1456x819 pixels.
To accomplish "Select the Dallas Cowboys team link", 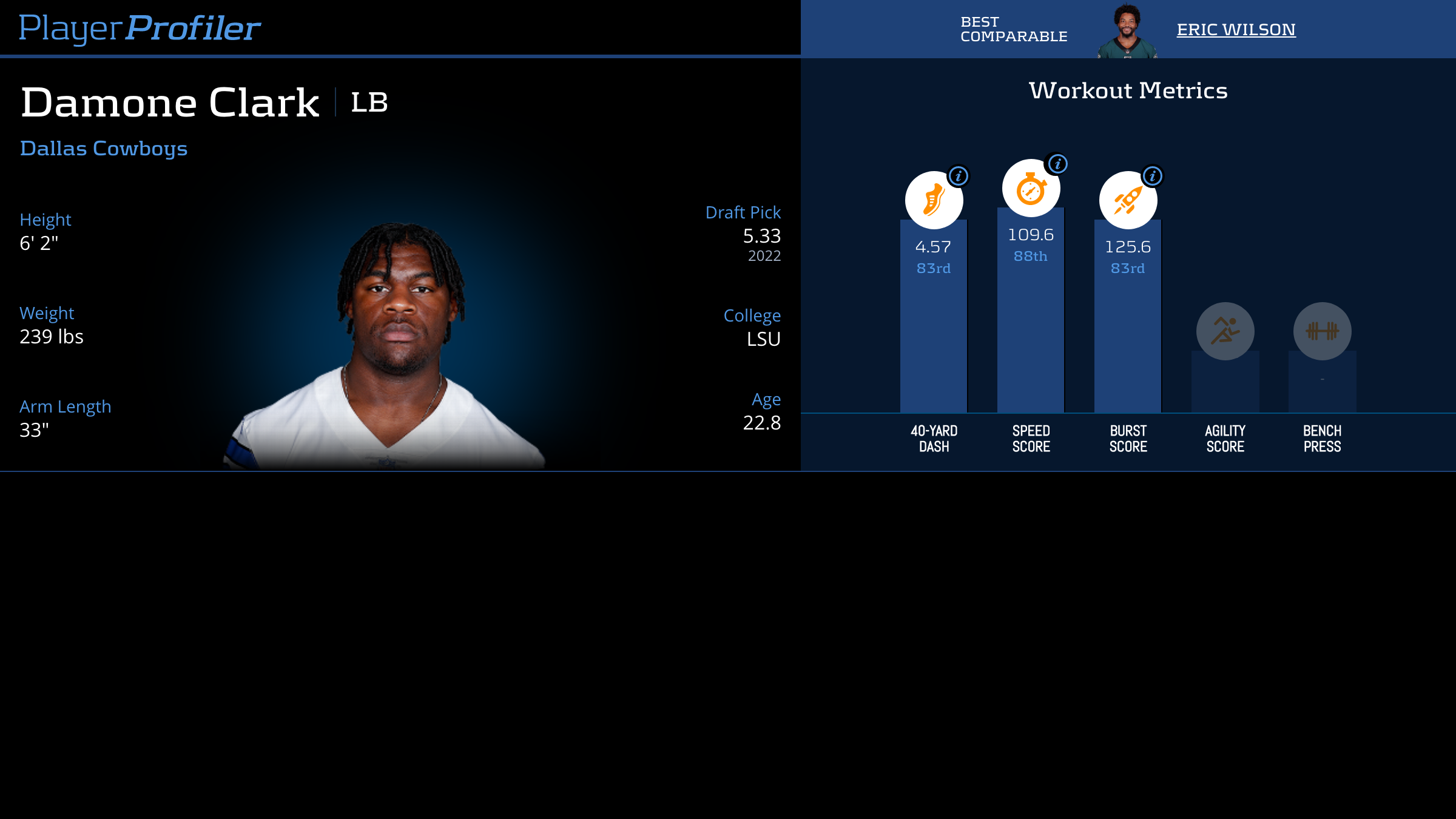I will click(x=104, y=149).
